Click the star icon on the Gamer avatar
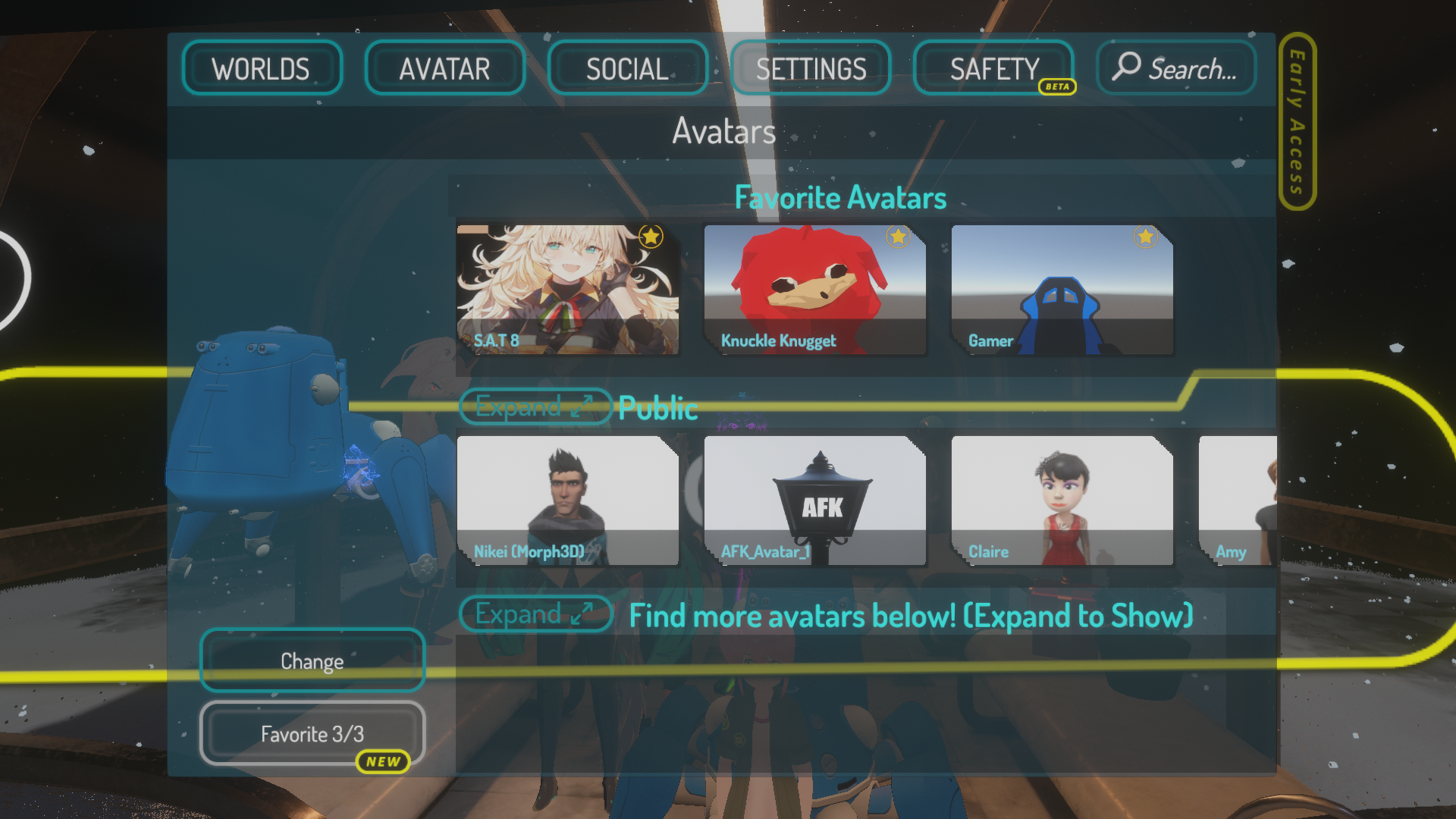The height and width of the screenshot is (819, 1456). point(1145,237)
